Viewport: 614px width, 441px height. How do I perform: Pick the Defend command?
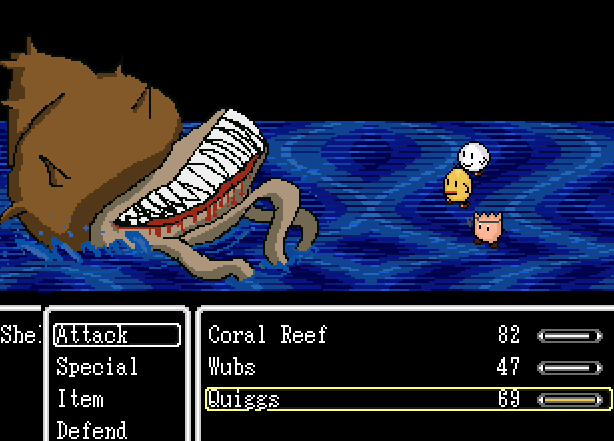(x=91, y=430)
